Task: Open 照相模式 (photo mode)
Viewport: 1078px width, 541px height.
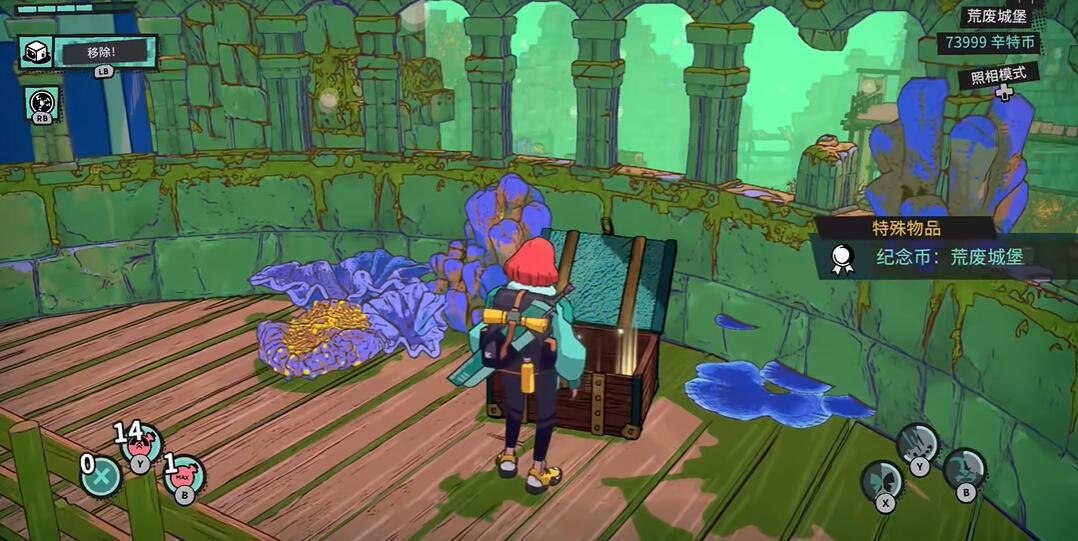Action: point(997,77)
